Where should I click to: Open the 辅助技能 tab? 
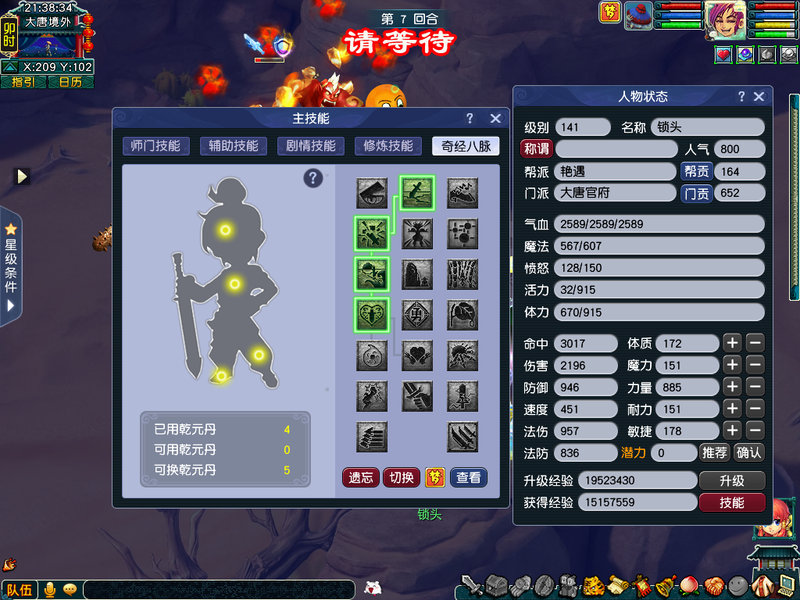click(x=233, y=146)
